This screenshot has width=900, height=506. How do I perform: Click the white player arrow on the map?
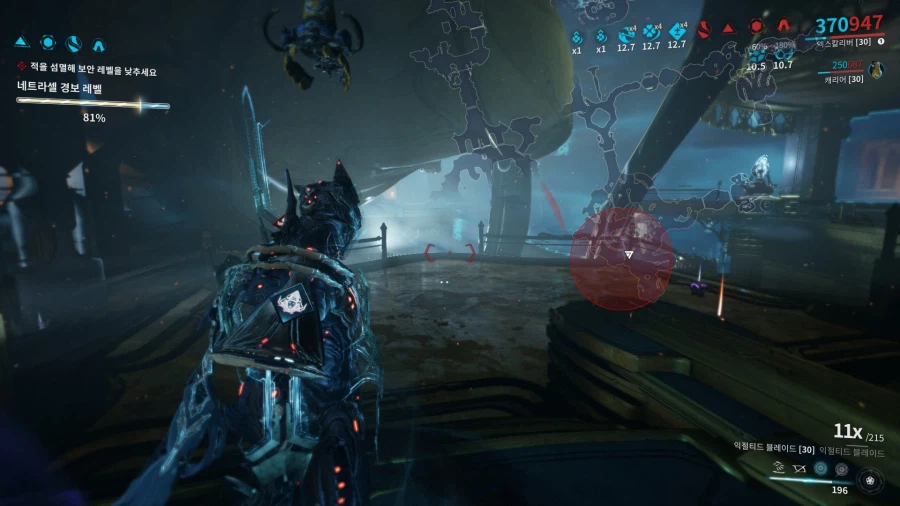pyautogui.click(x=629, y=255)
